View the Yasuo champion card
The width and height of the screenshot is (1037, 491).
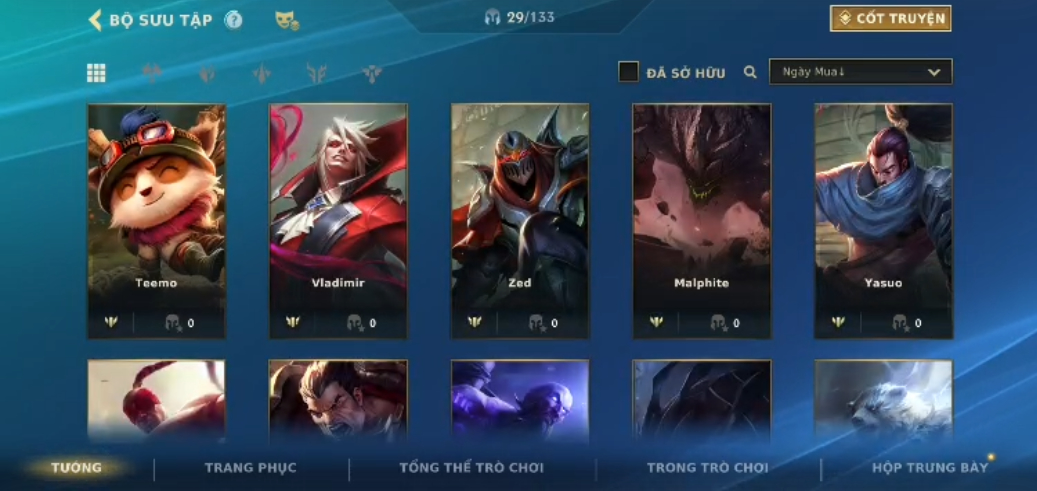(883, 220)
